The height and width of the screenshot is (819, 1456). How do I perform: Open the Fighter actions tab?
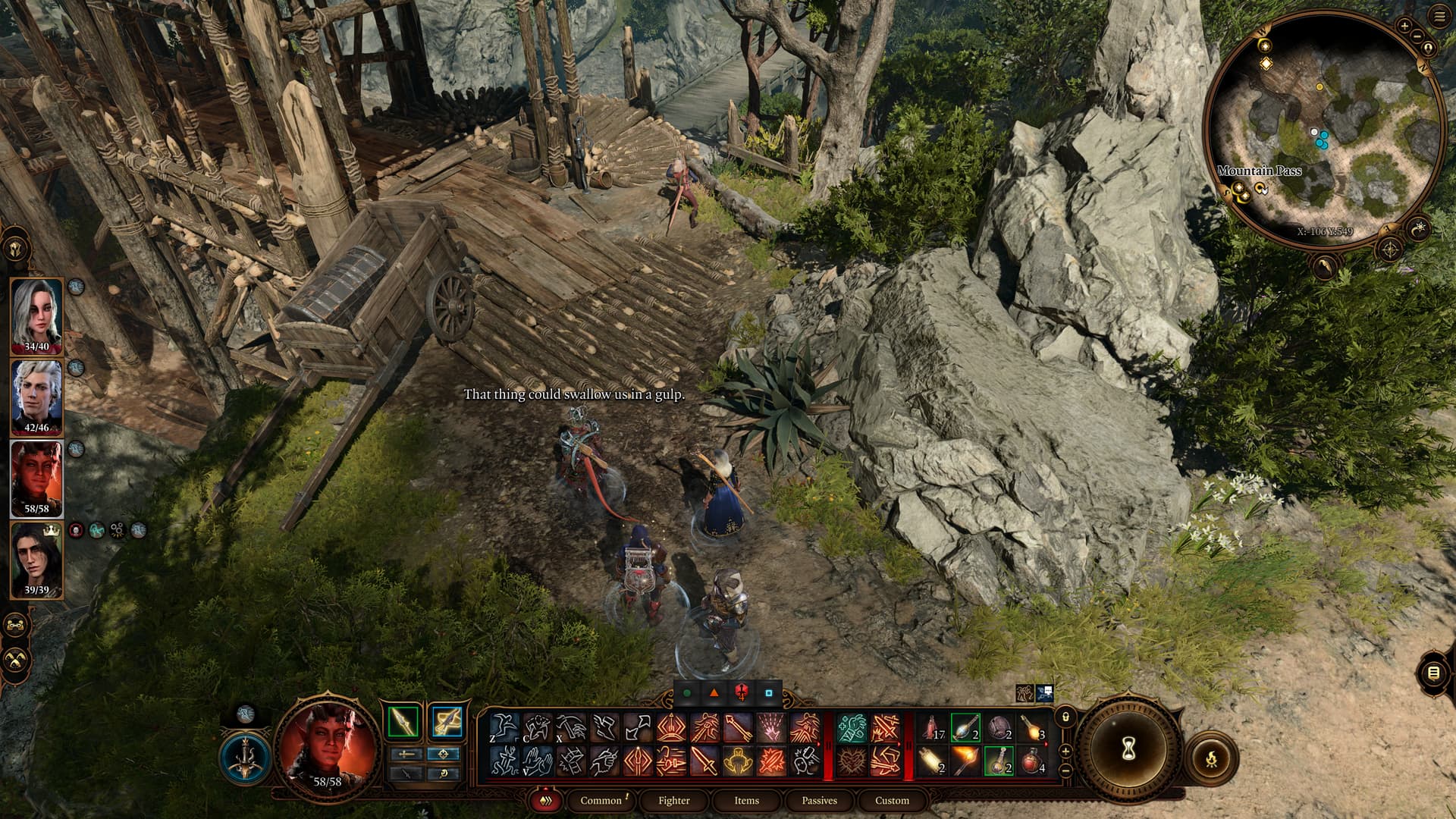pos(673,800)
